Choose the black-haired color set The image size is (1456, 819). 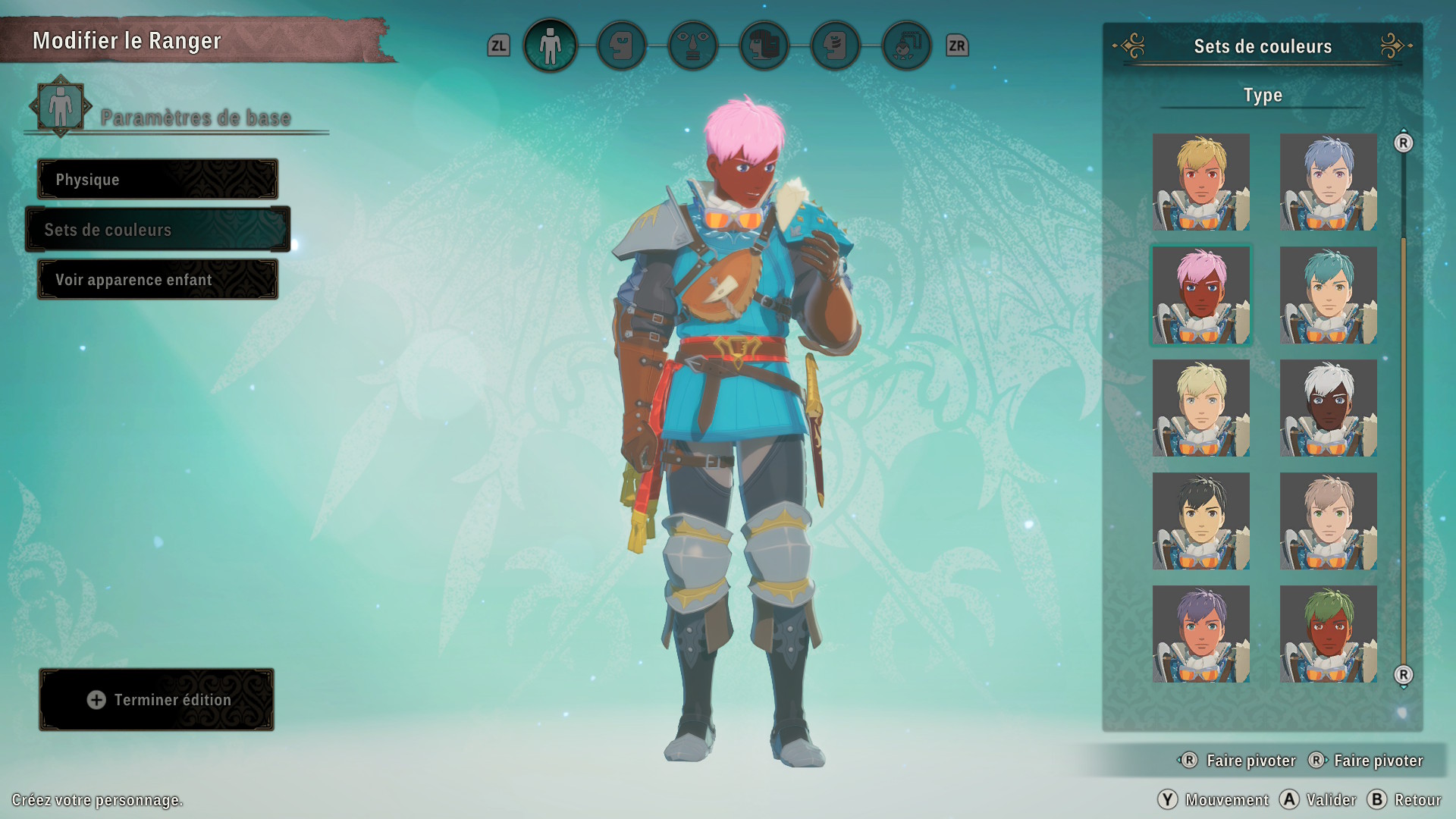[x=1200, y=521]
